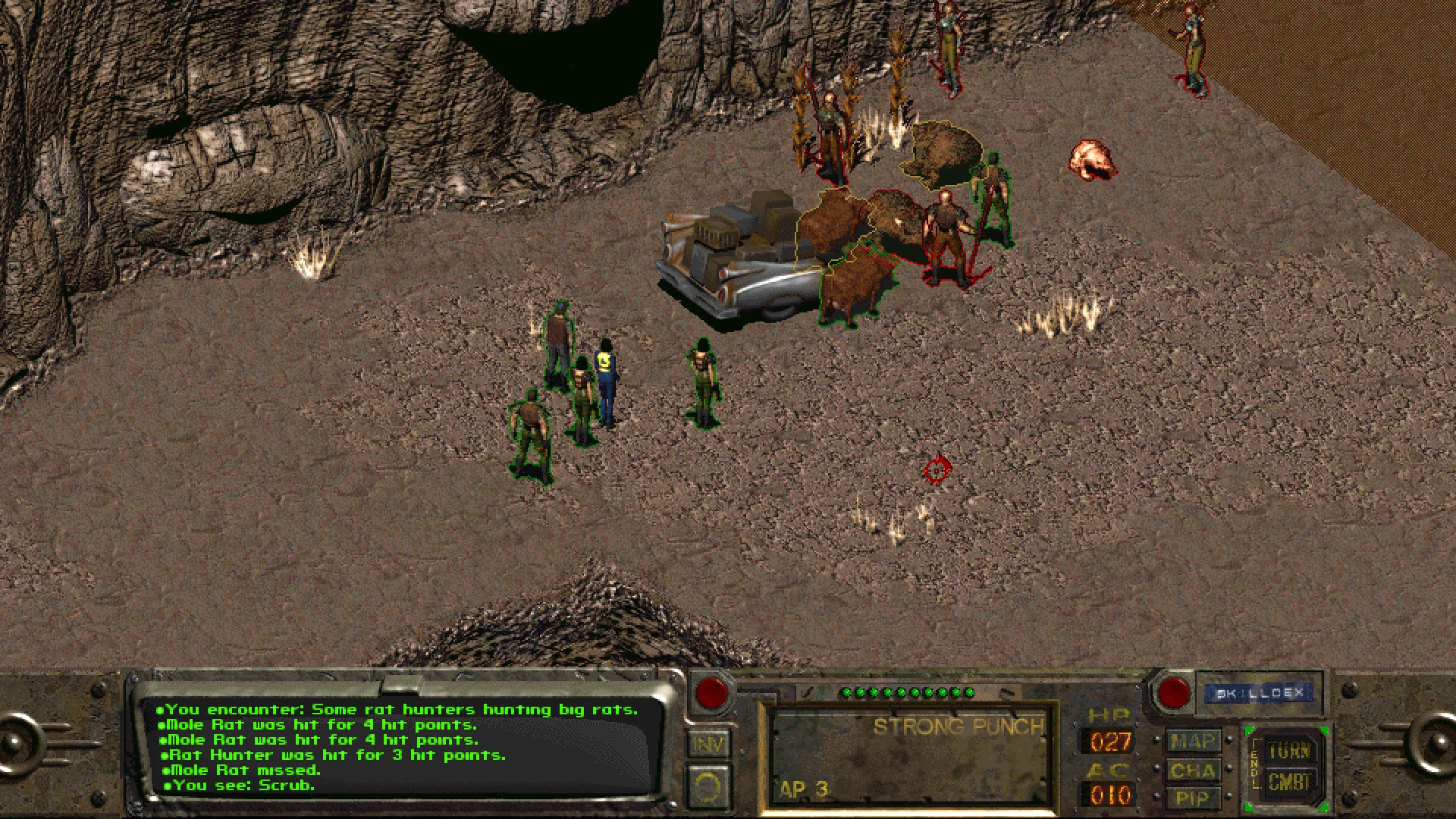Click the dead rat corpse on the ground
The height and width of the screenshot is (819, 1456).
1092,159
